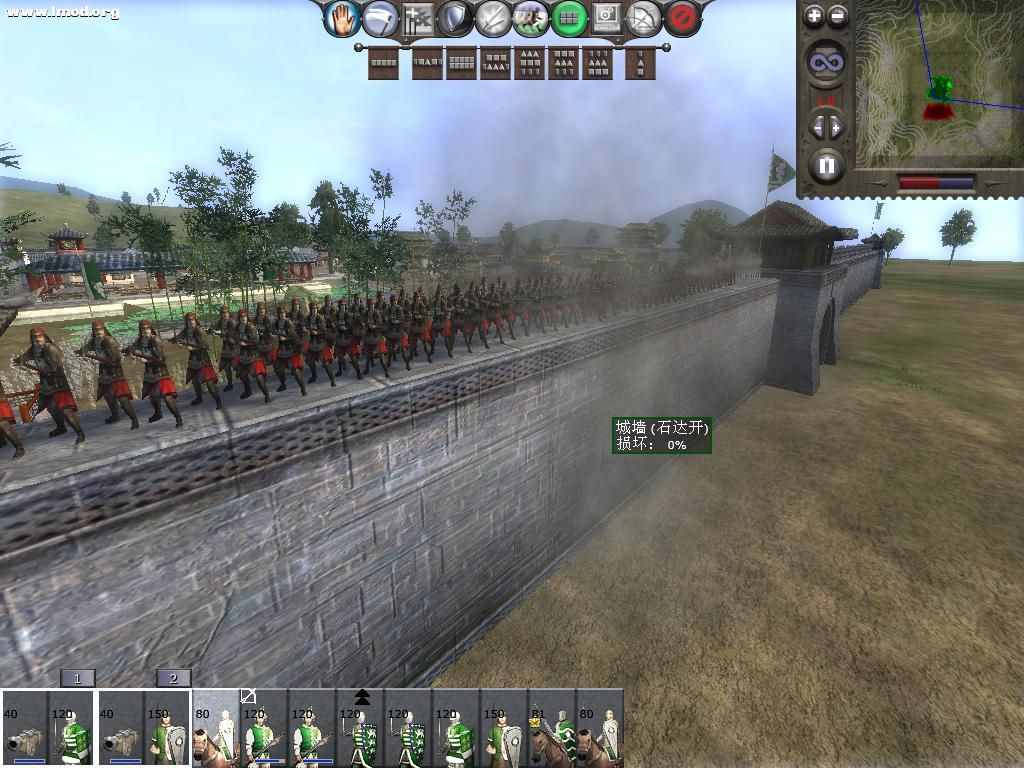This screenshot has width=1024, height=768.
Task: Choose the column formation banner
Action: (x=640, y=64)
